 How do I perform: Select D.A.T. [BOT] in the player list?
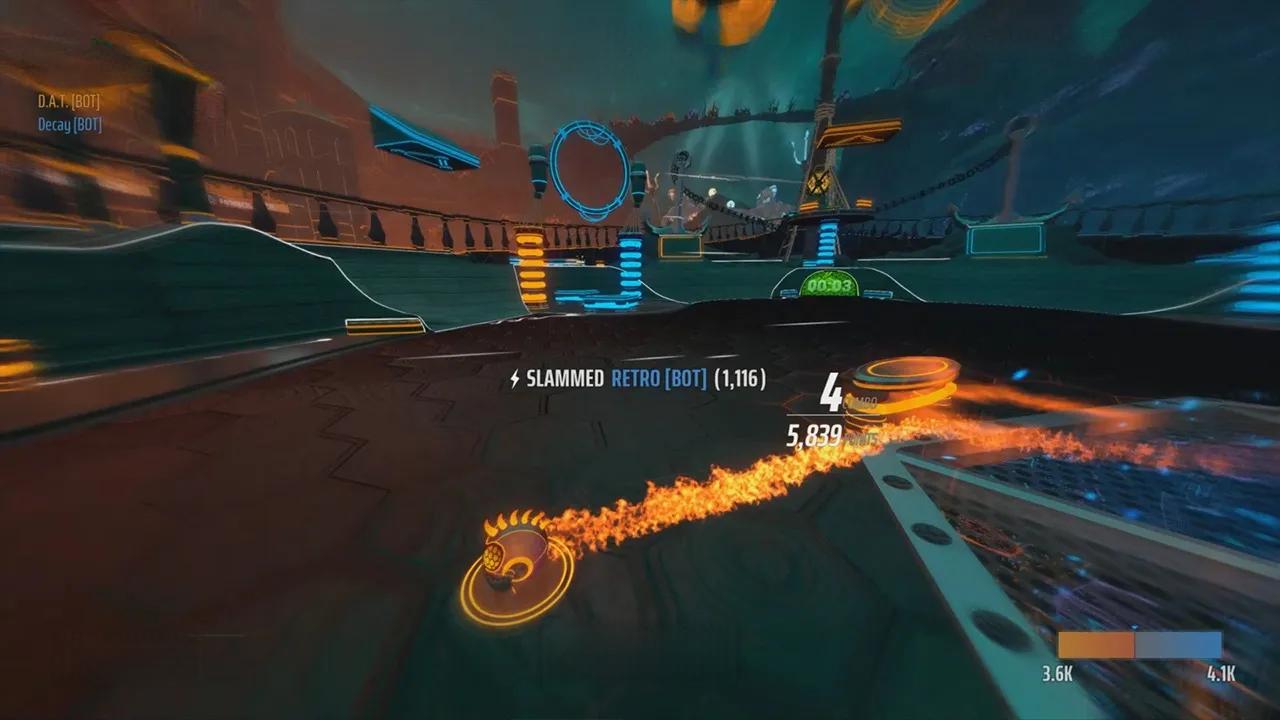tap(69, 101)
